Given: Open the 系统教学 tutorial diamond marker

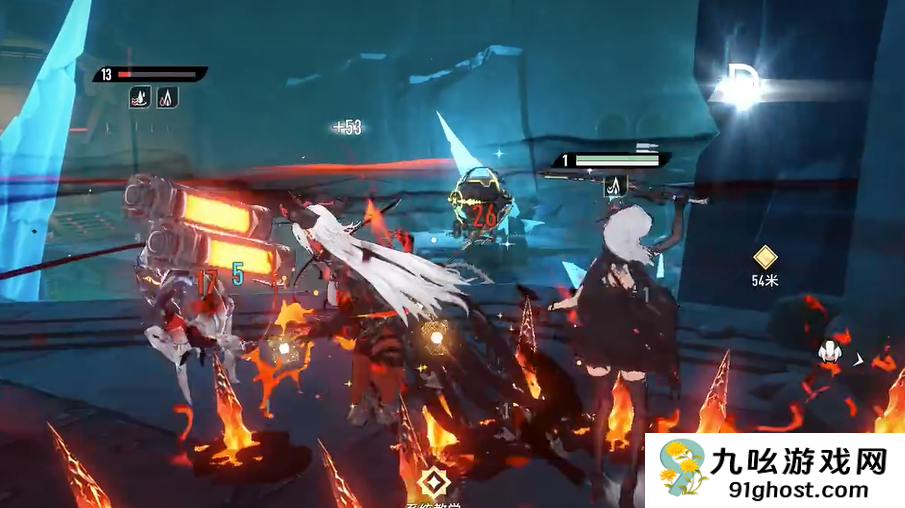Looking at the screenshot, I should coord(433,483).
